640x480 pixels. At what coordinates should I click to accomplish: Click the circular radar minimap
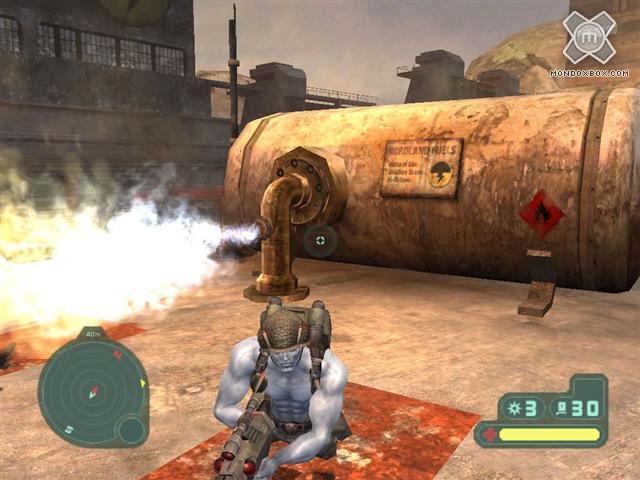pos(92,393)
